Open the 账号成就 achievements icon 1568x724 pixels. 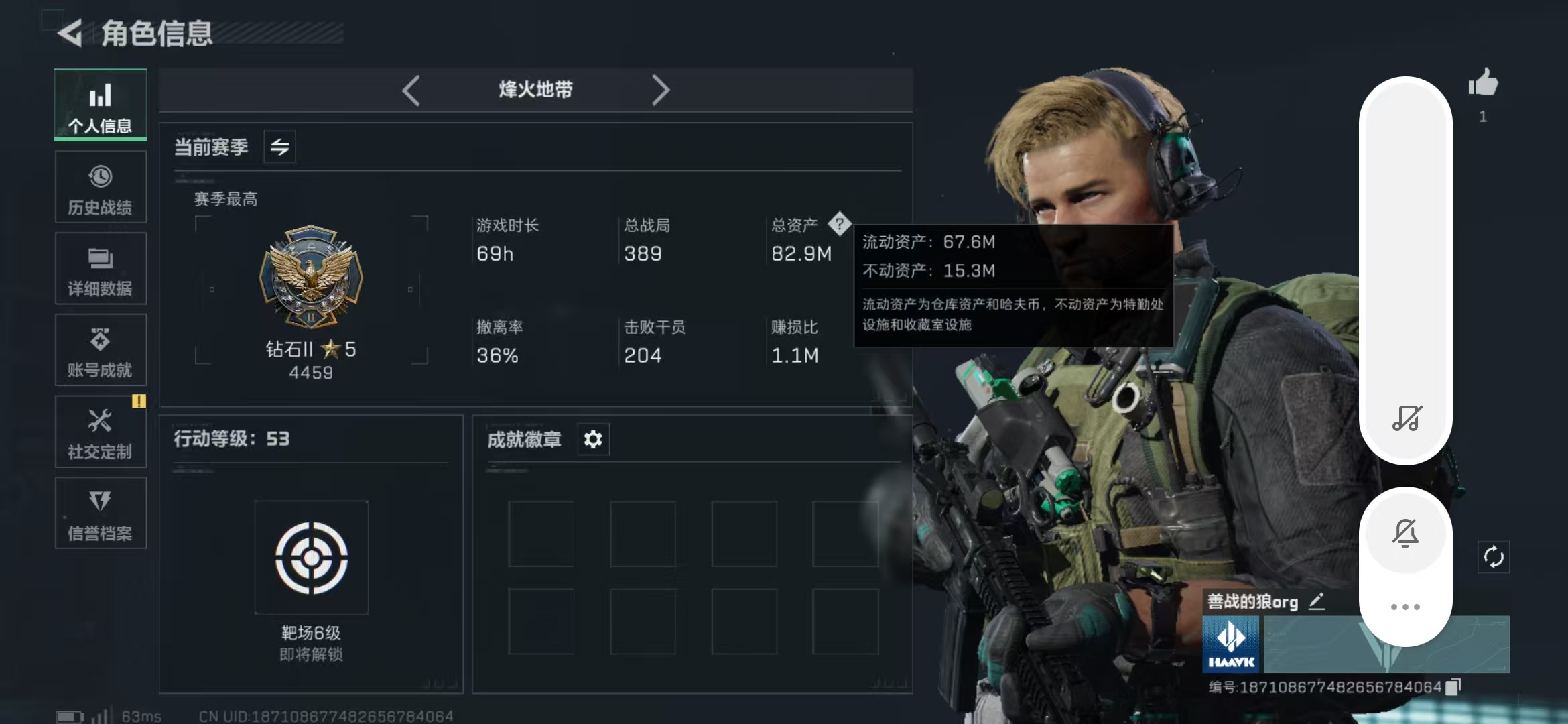[101, 350]
